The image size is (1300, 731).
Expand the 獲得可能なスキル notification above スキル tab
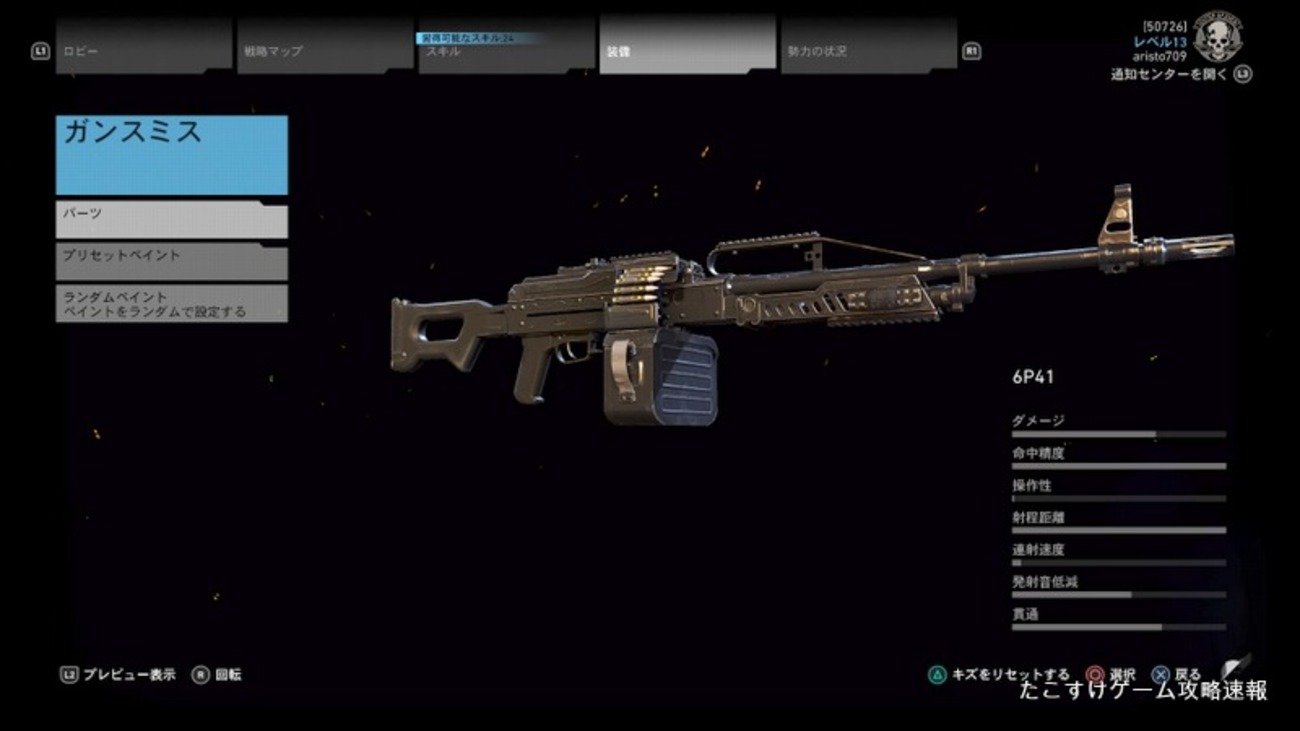(480, 37)
